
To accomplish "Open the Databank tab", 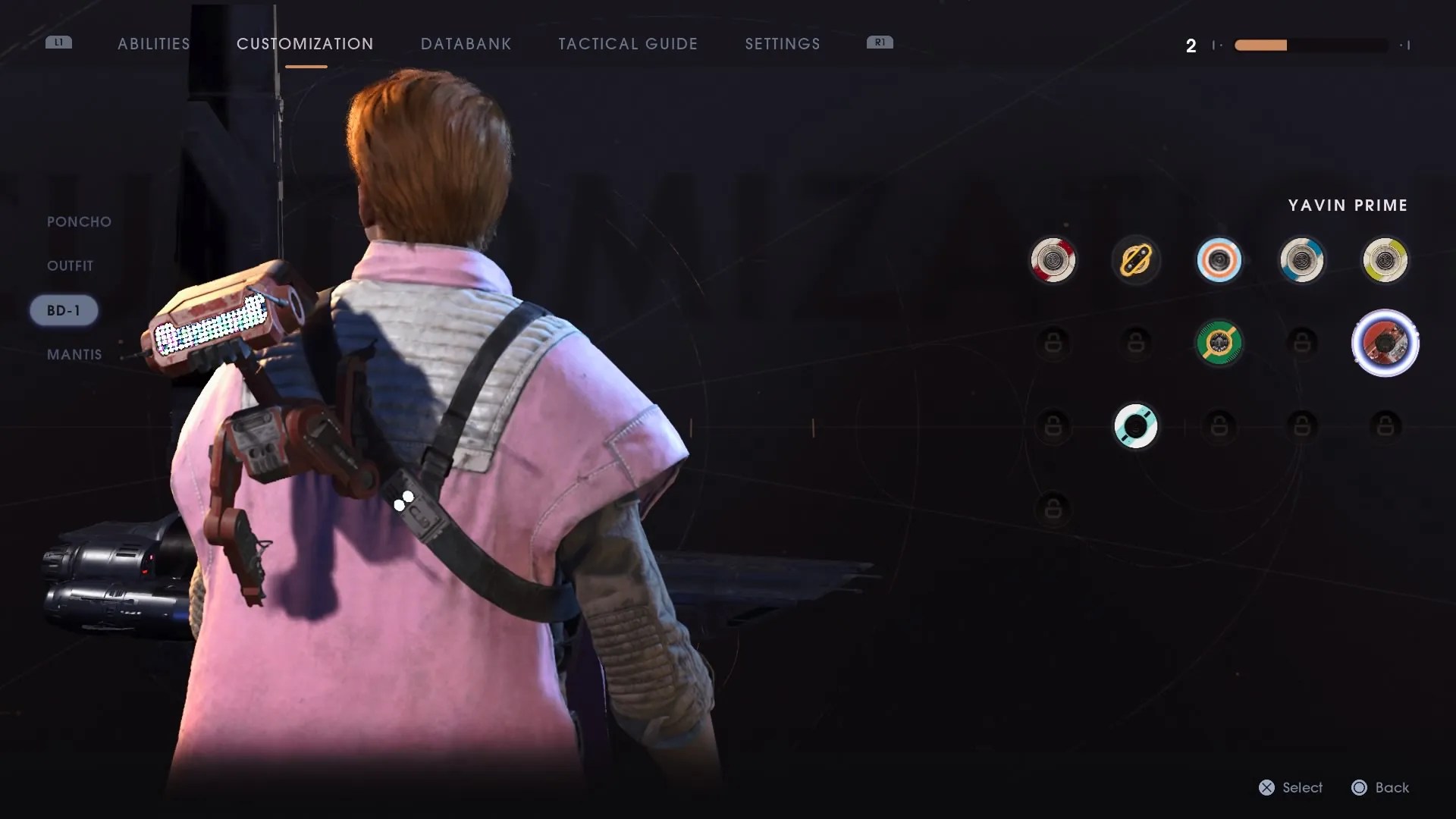I will pos(466,44).
